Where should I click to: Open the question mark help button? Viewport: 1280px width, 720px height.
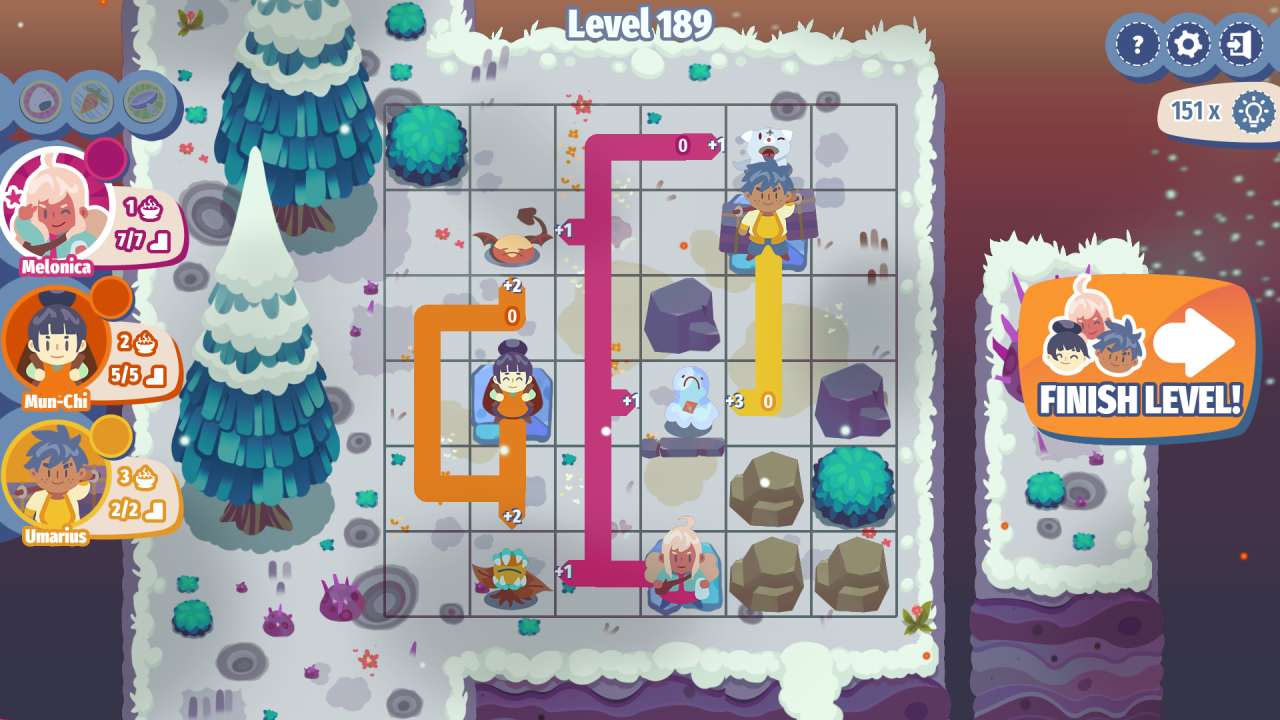pyautogui.click(x=1137, y=45)
